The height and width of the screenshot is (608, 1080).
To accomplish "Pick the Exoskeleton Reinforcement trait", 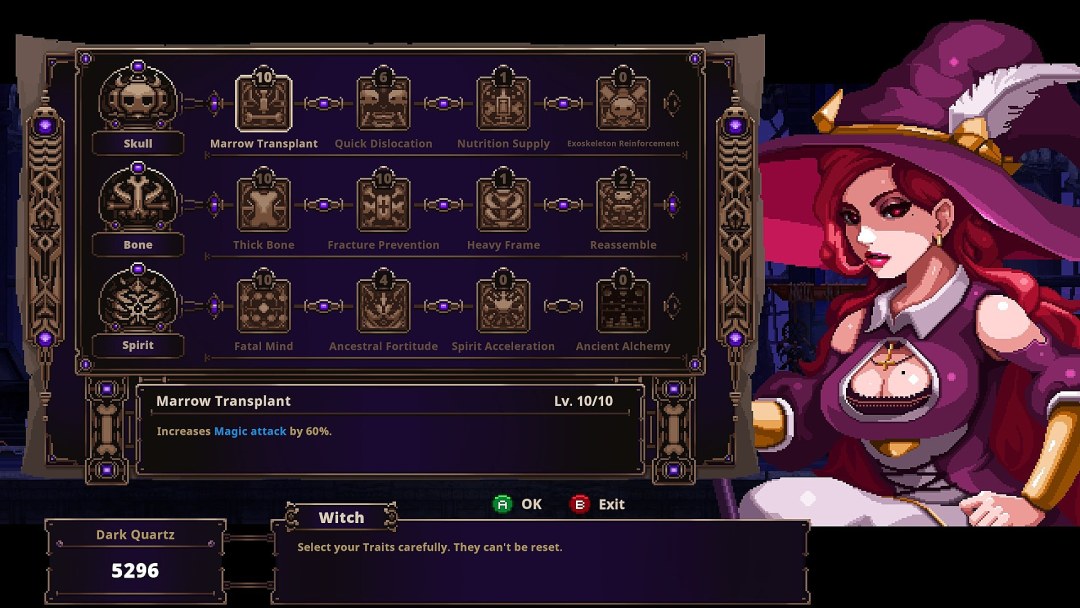I will click(623, 104).
